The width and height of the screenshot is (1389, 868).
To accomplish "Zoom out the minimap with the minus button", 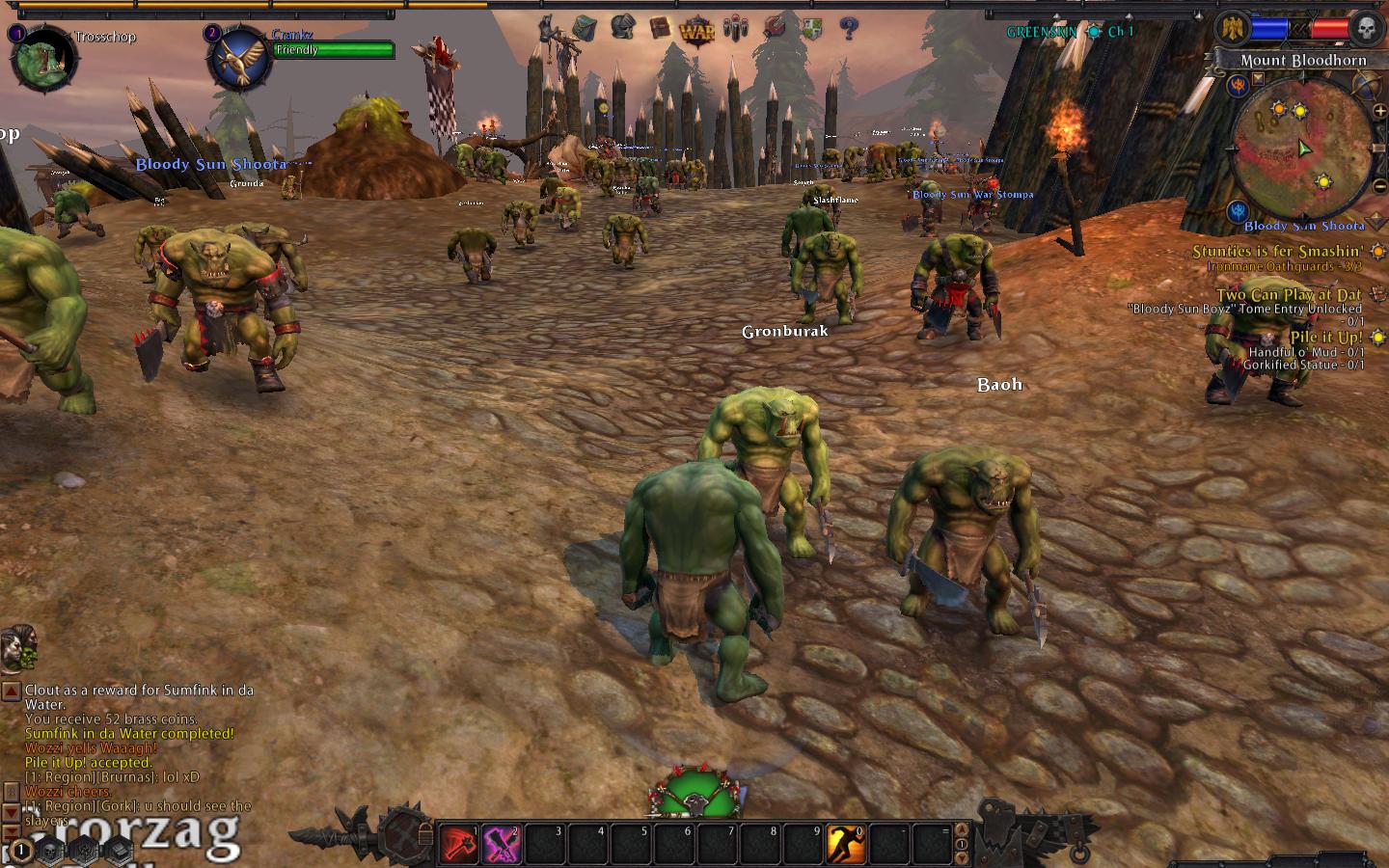I will [x=1379, y=188].
